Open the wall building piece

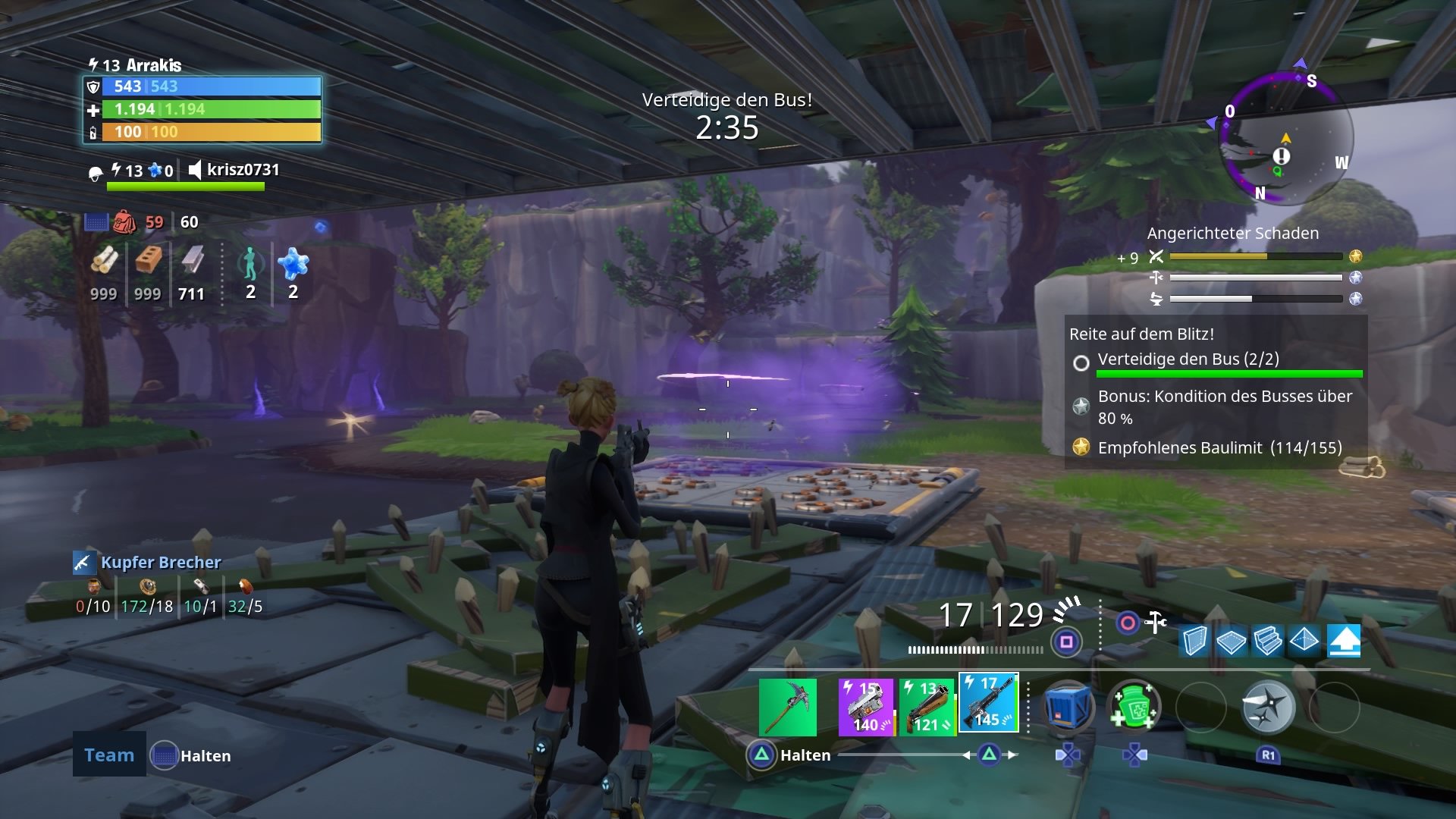pyautogui.click(x=1194, y=641)
